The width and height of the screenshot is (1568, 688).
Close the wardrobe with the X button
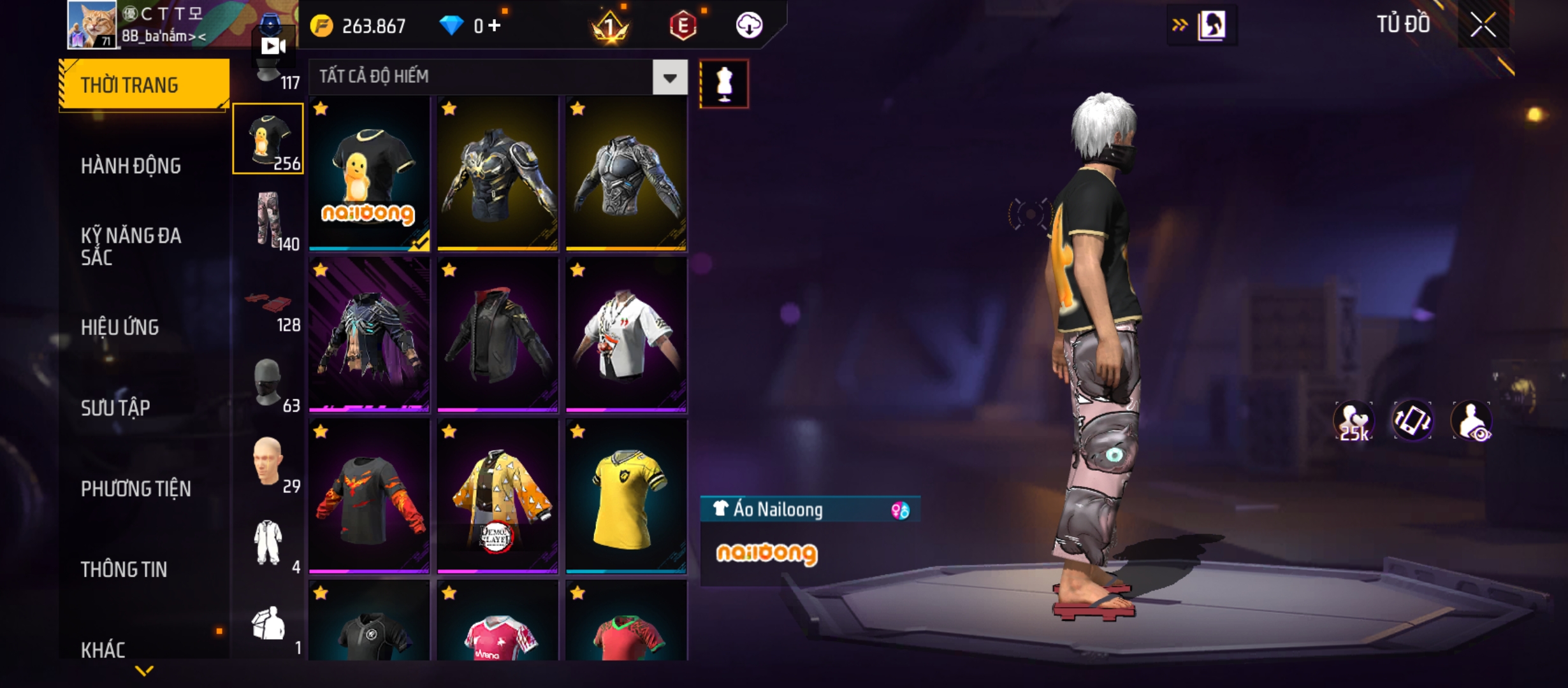1483,25
